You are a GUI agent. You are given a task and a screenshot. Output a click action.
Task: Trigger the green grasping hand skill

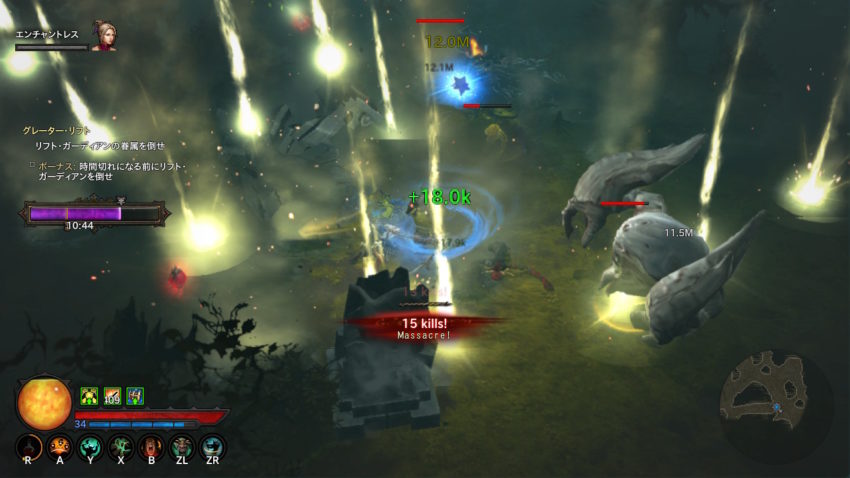point(121,447)
